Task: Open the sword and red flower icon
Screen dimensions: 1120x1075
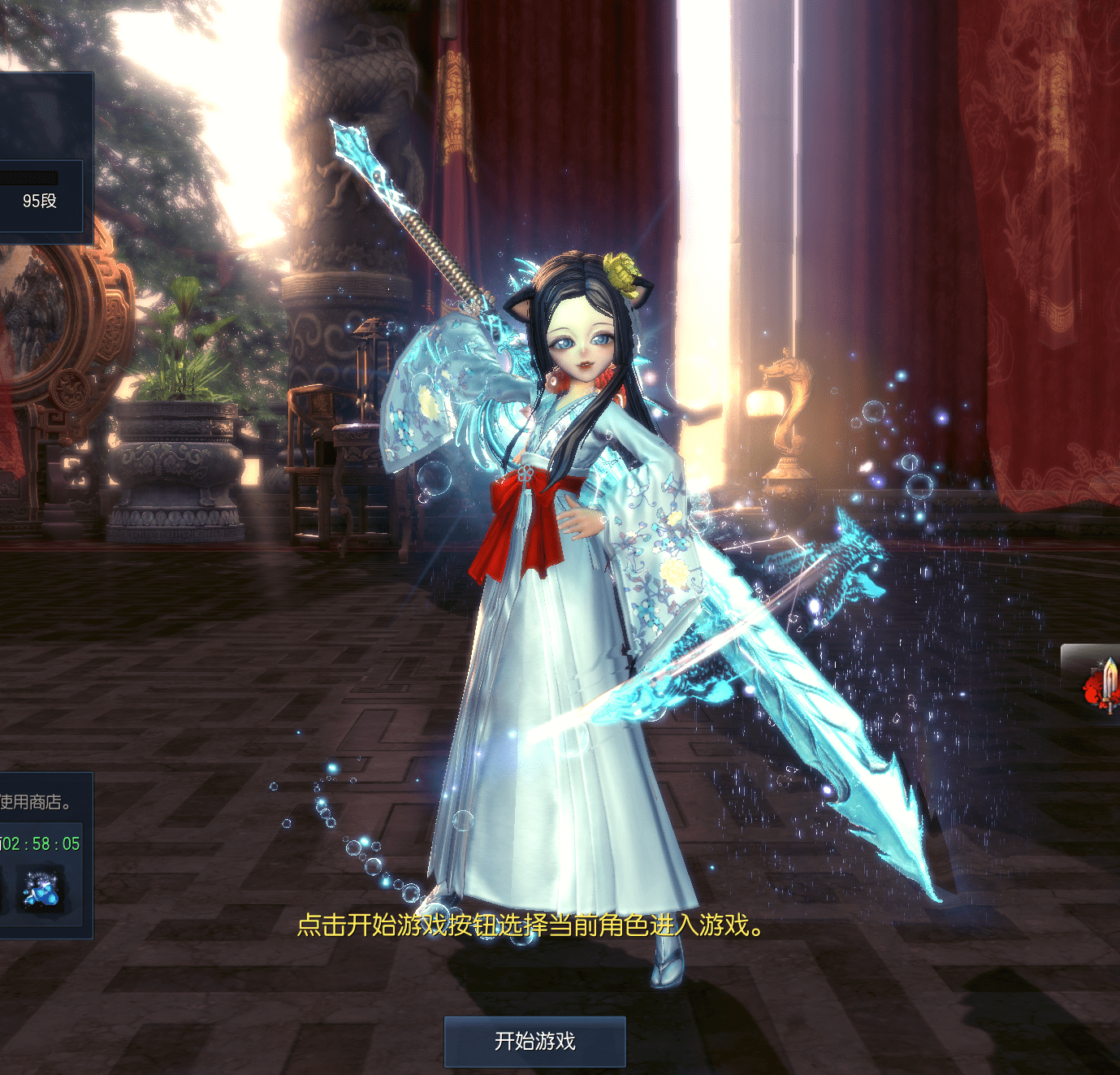Action: coord(1101,683)
